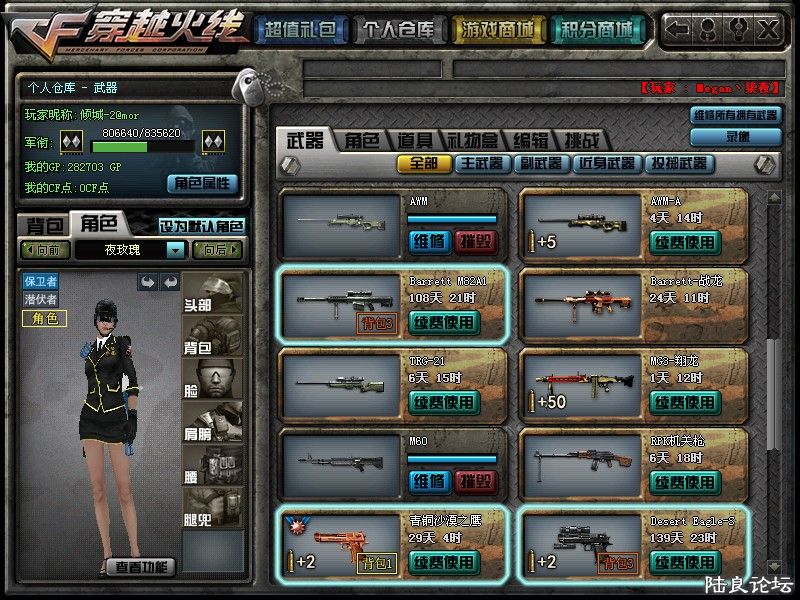Open the 礼物盒 gift box tab

click(470, 141)
